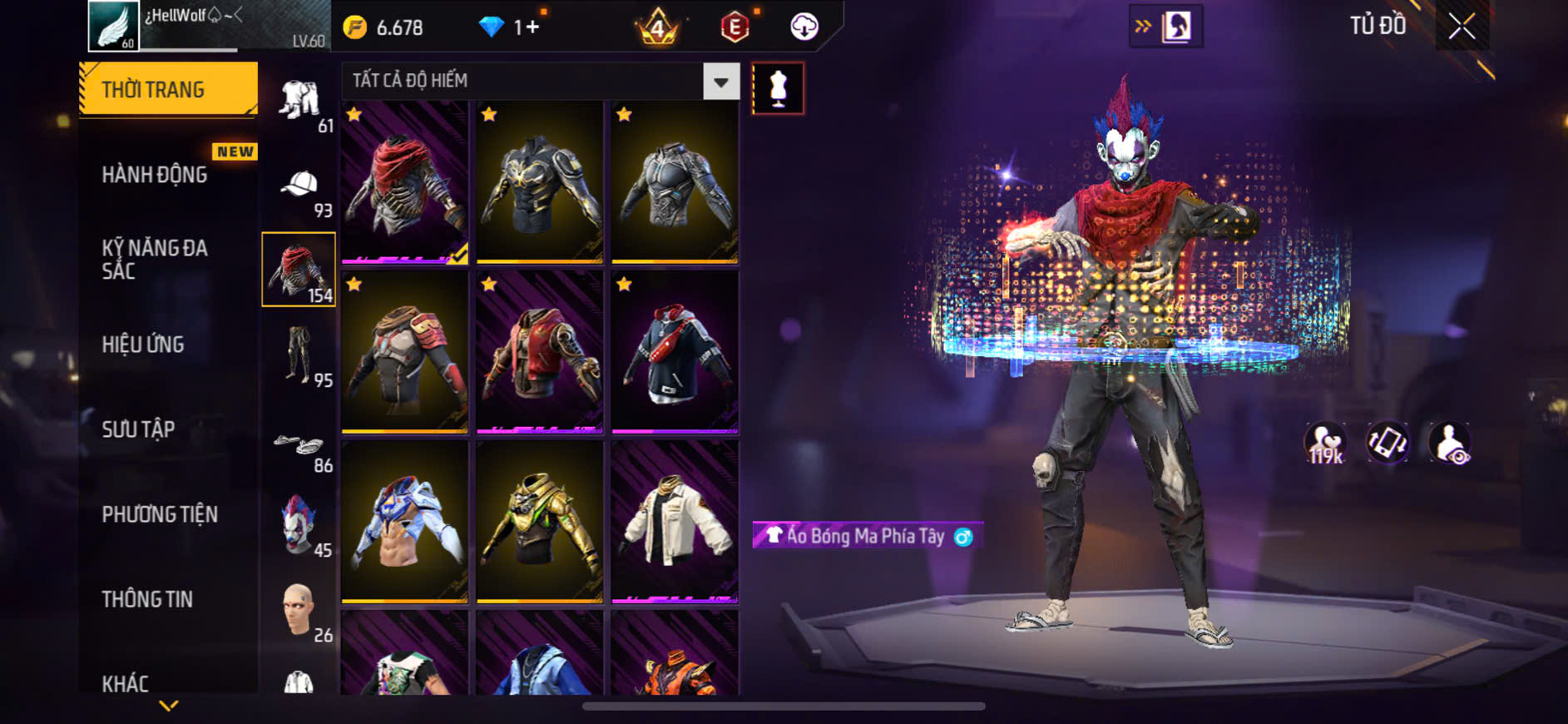Open the clown mask category
1568x724 pixels.
click(x=299, y=524)
